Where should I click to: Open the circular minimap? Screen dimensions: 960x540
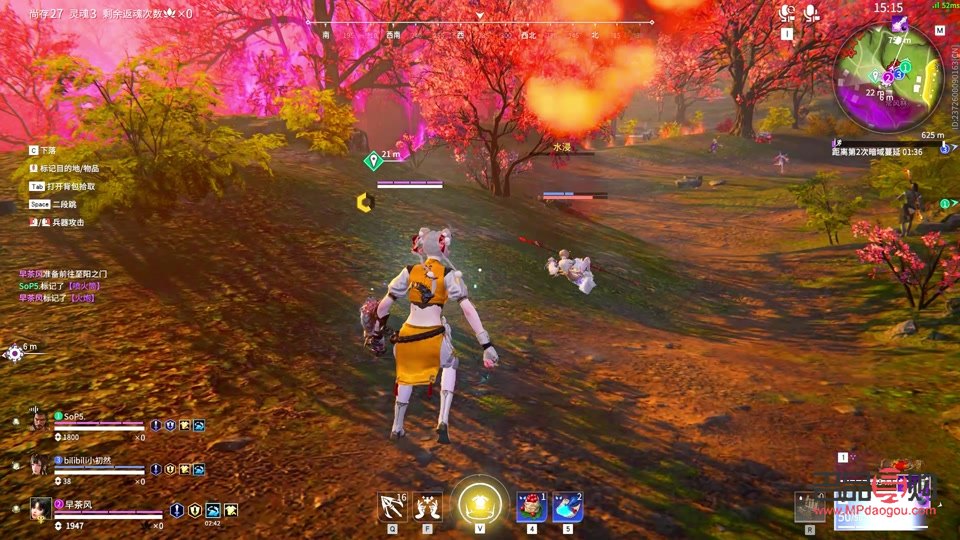click(x=888, y=76)
